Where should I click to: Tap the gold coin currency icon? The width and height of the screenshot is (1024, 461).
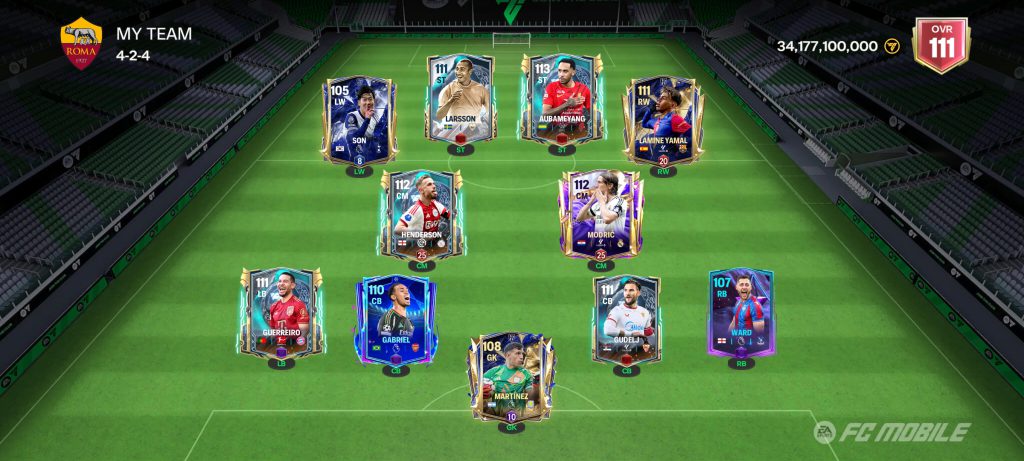click(892, 47)
